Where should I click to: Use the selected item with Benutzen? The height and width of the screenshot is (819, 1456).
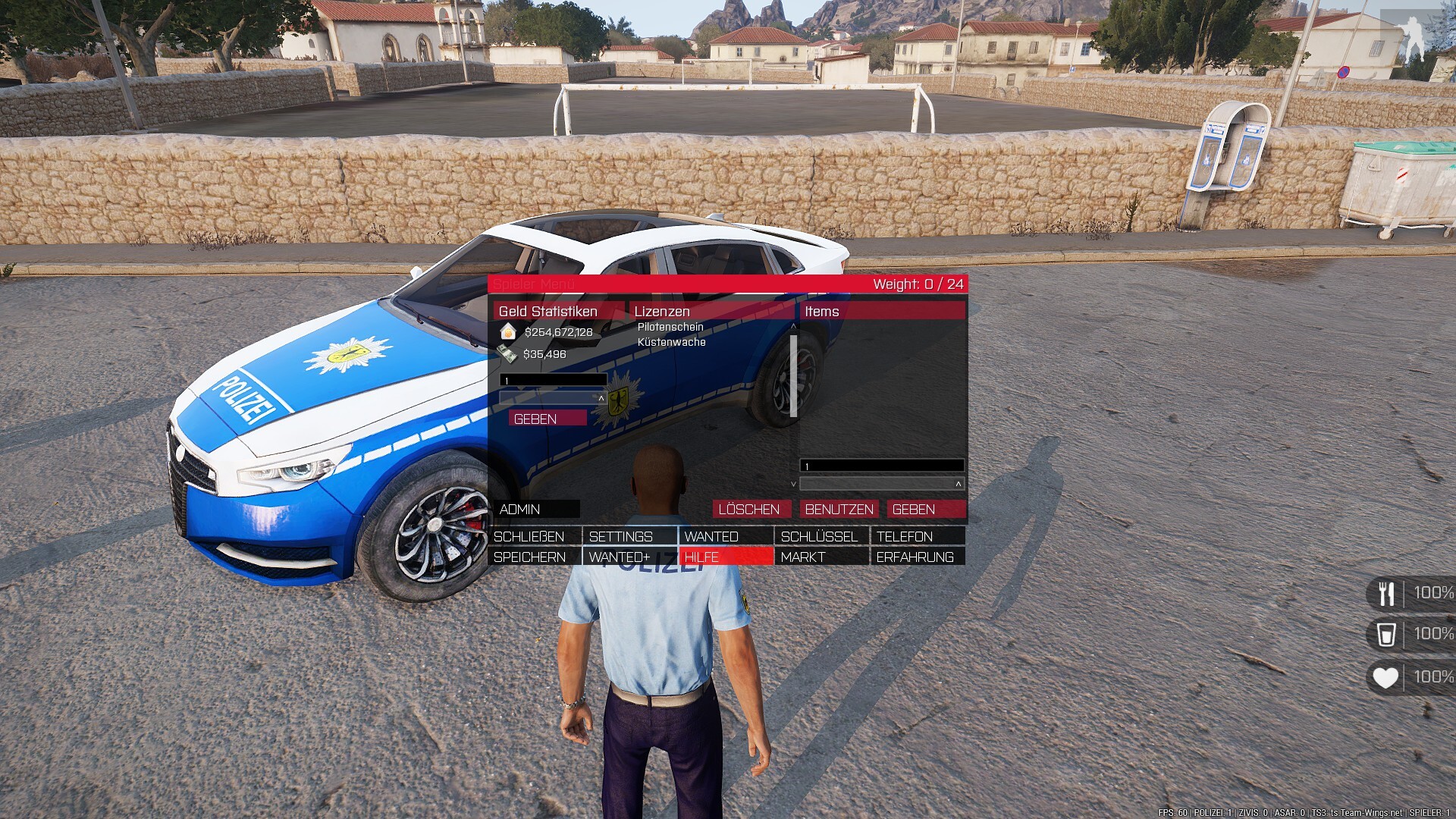(839, 509)
